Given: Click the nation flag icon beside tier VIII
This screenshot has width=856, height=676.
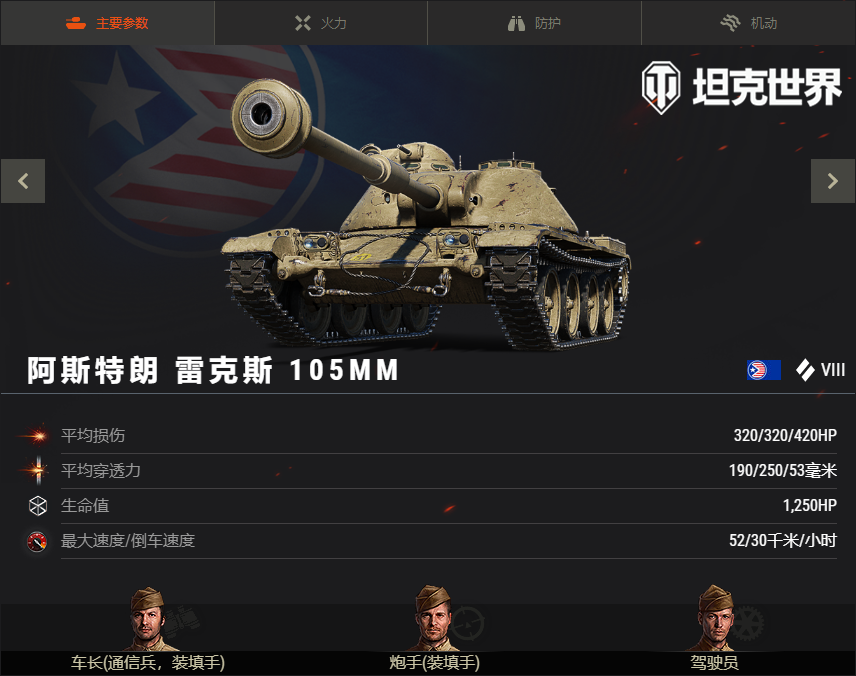Looking at the screenshot, I should point(764,370).
